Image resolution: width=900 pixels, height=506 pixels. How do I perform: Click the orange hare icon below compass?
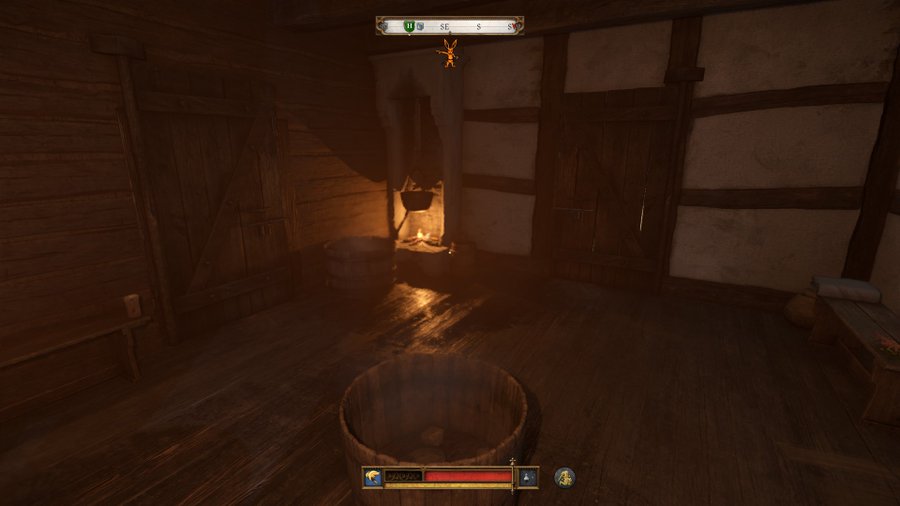click(451, 54)
